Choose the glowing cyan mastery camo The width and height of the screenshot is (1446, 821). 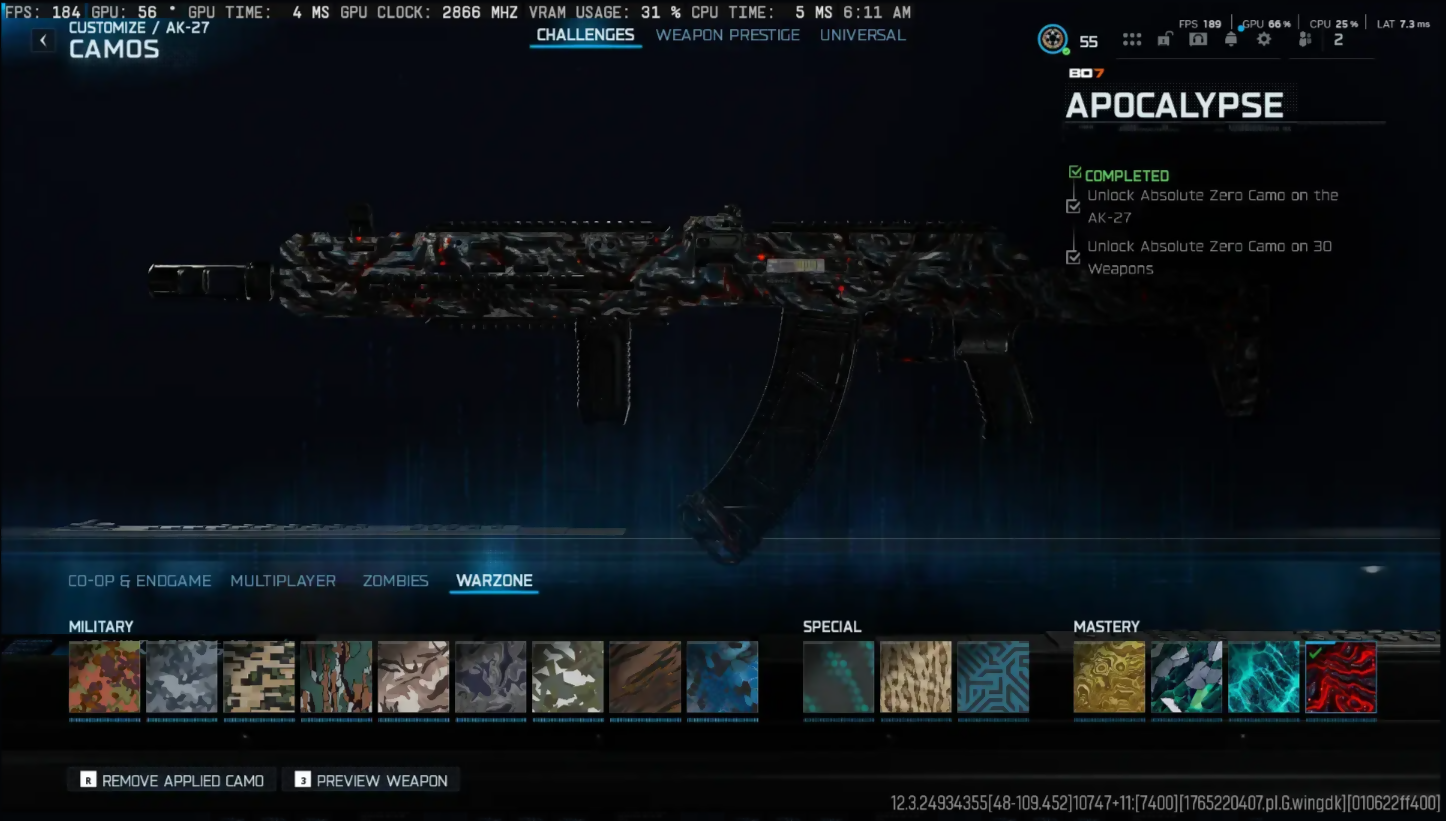coord(1263,677)
